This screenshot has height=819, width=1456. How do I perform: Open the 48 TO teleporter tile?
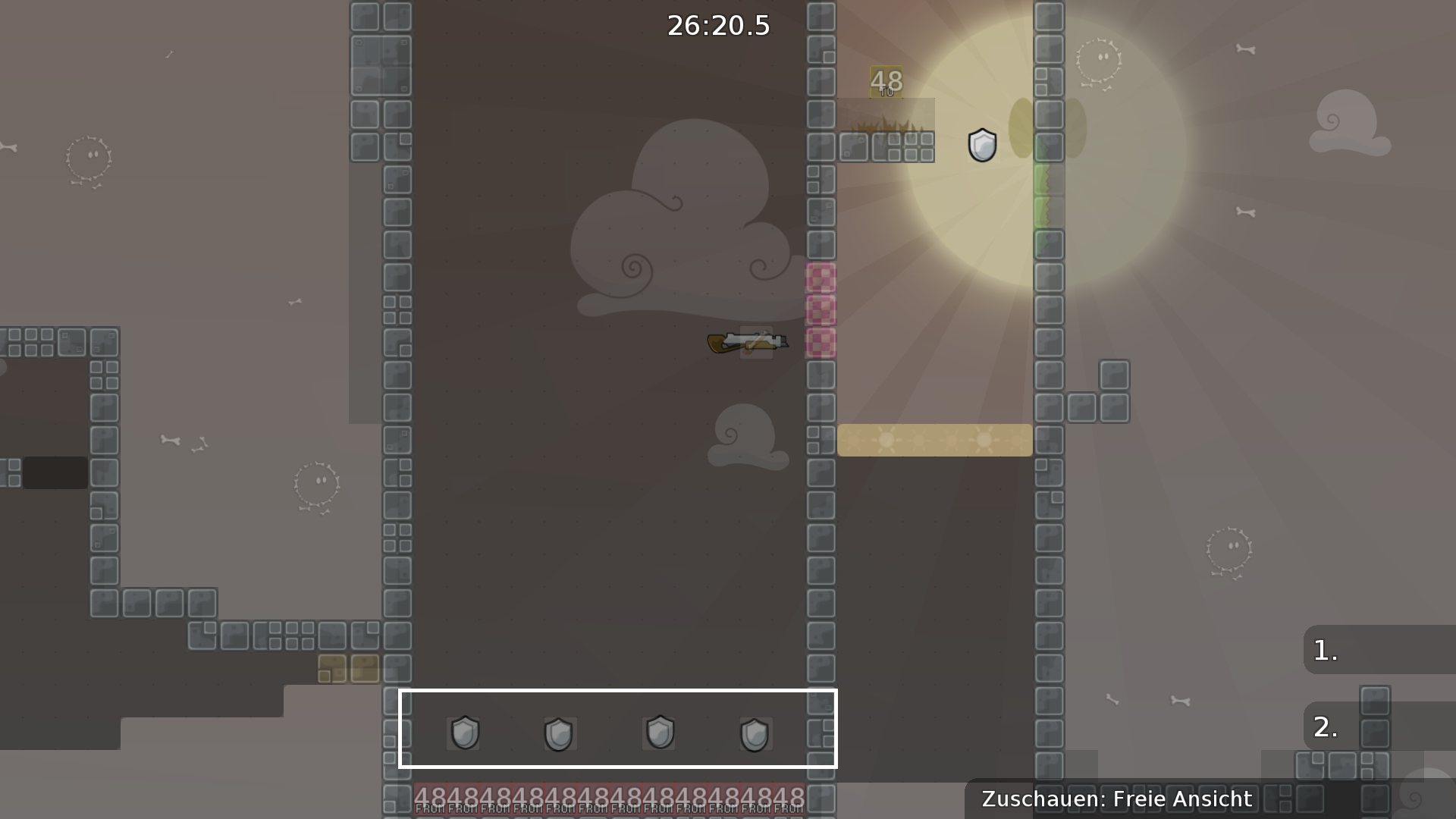[x=885, y=80]
